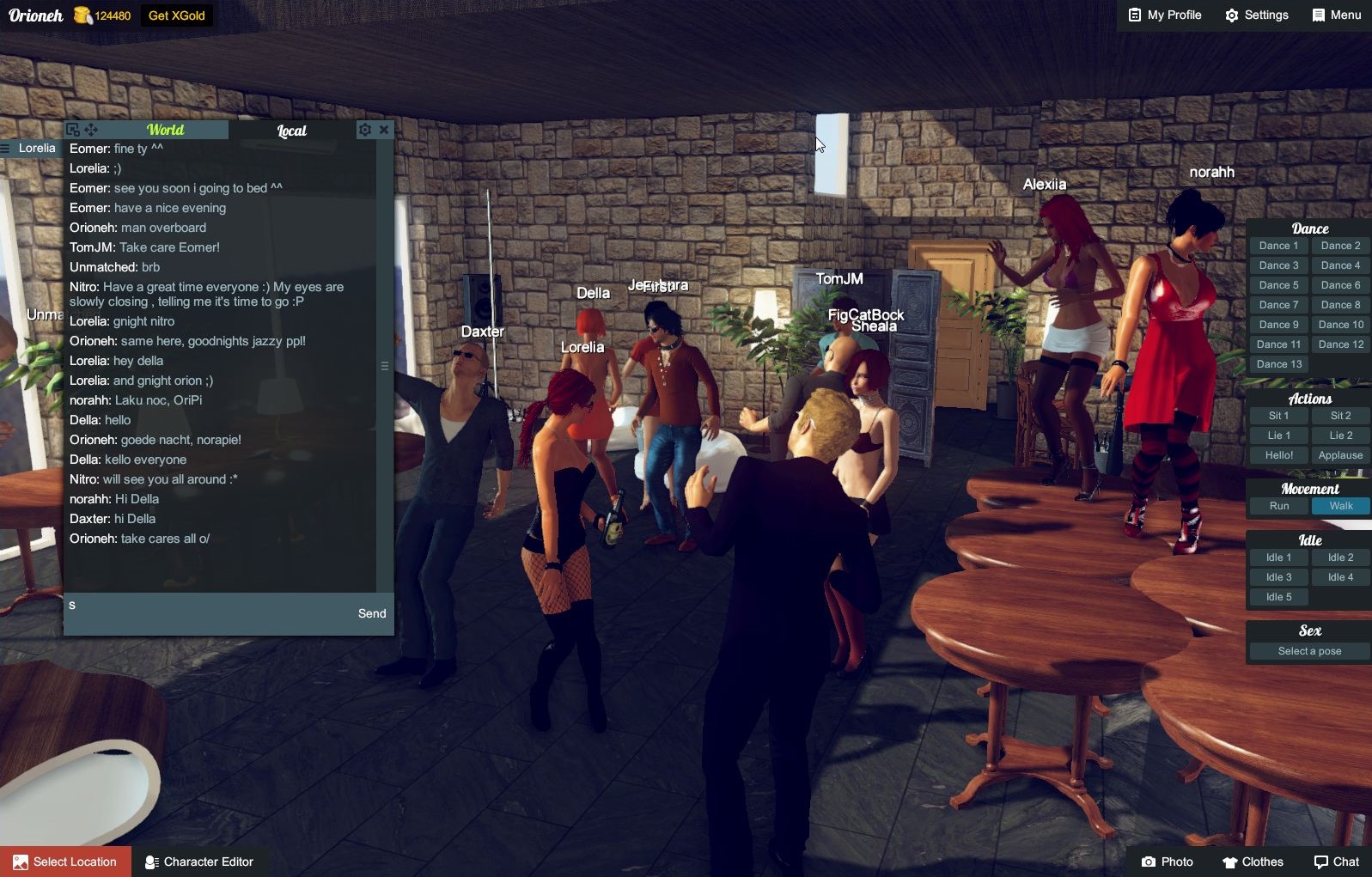This screenshot has height=877, width=1372.
Task: Close the chat window
Action: (x=384, y=130)
